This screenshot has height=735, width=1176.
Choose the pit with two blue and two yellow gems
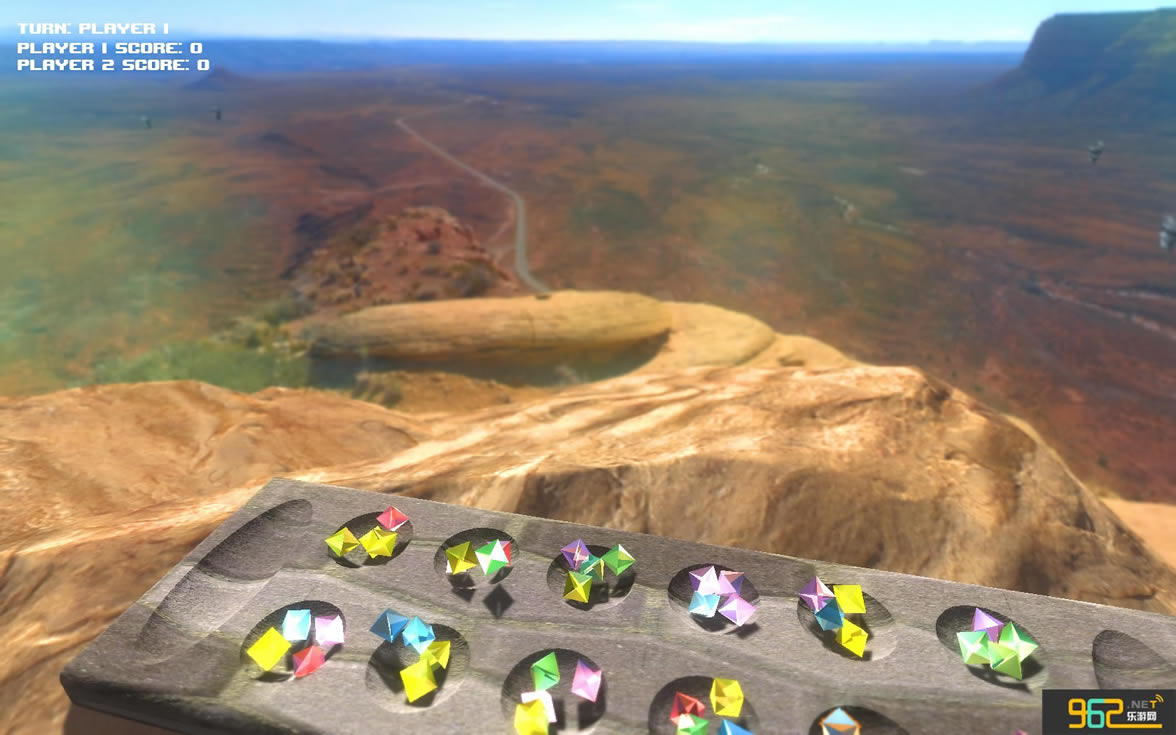pos(416,656)
